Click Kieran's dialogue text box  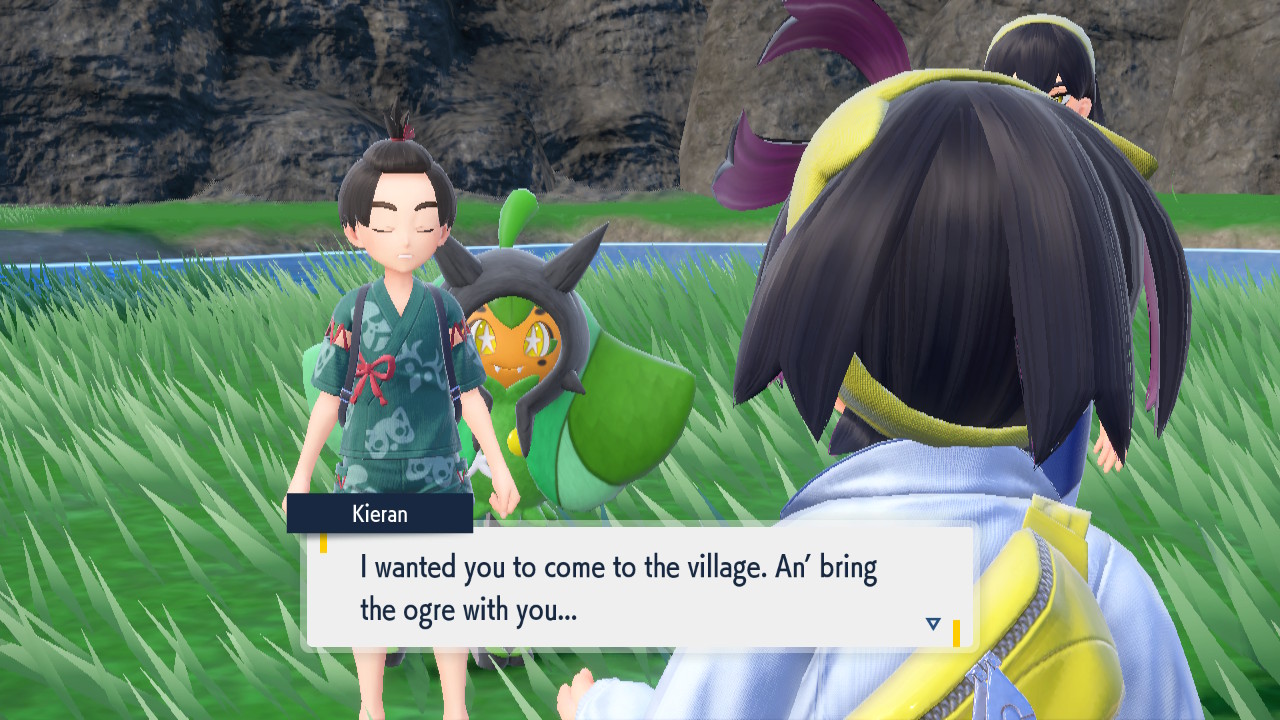(640, 587)
